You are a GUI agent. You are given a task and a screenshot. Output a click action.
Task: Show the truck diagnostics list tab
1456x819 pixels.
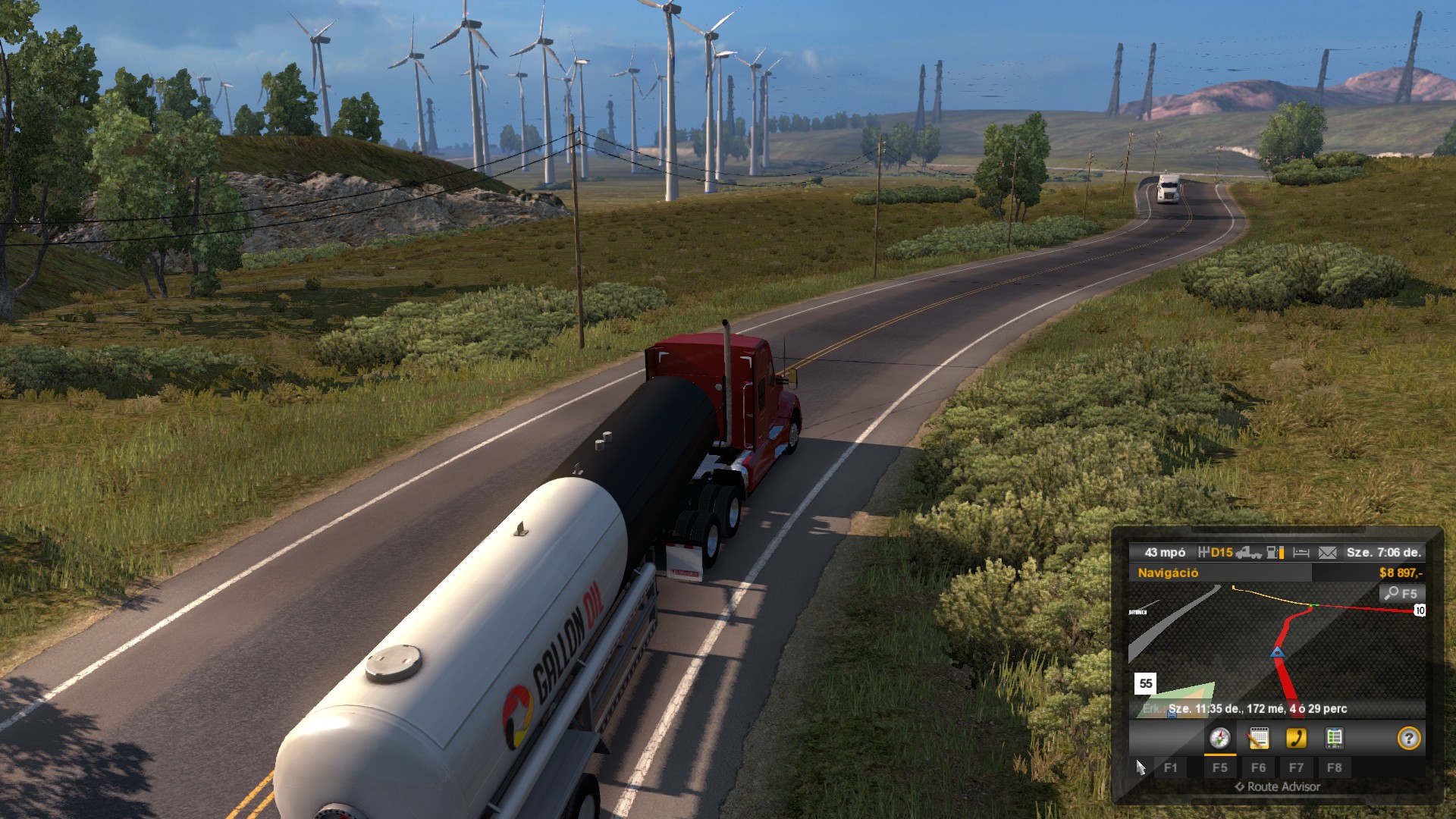tap(1334, 738)
